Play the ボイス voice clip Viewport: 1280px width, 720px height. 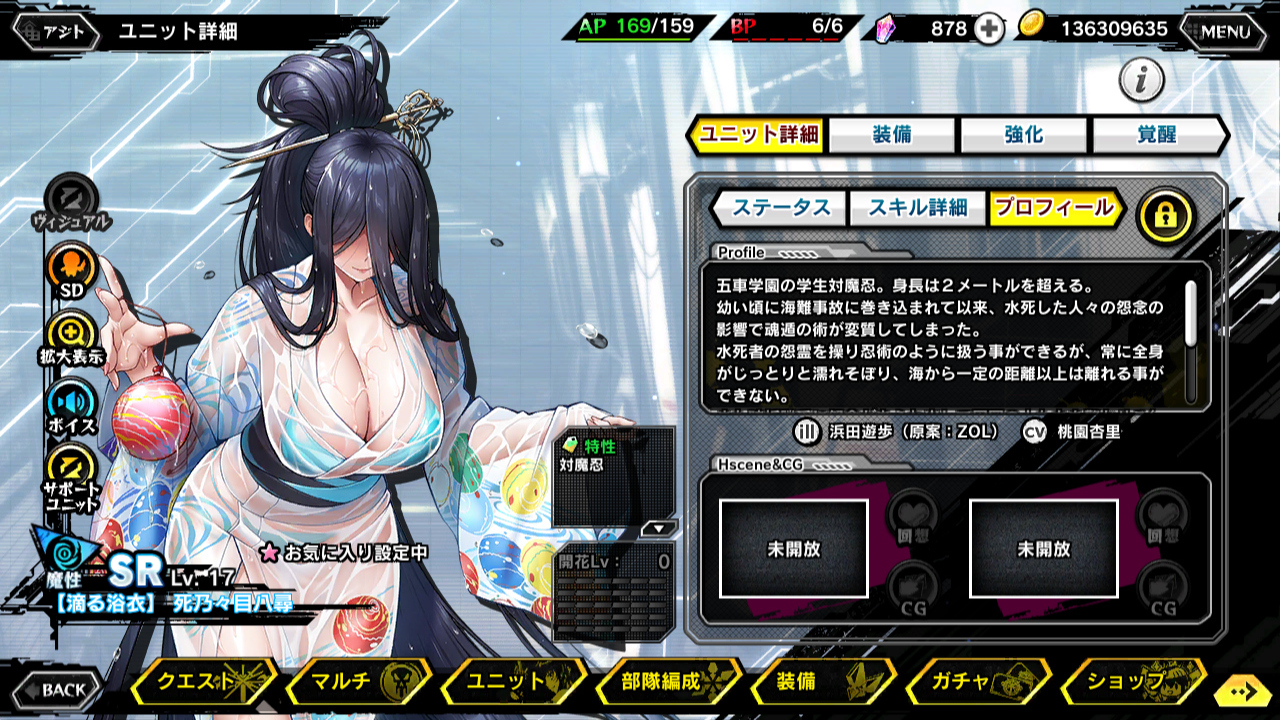[x=71, y=405]
